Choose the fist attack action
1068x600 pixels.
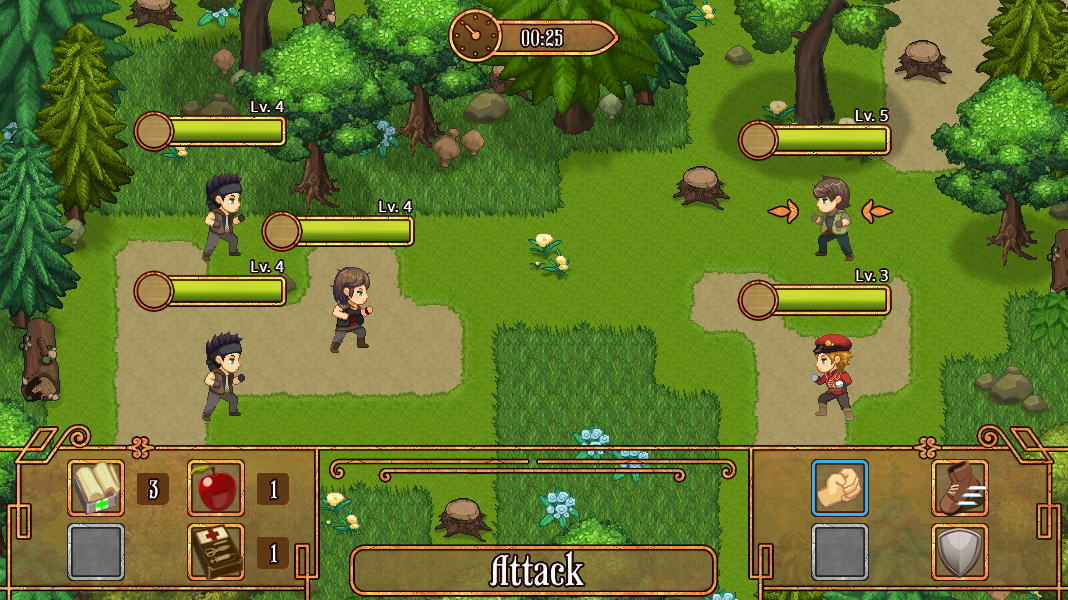click(840, 488)
